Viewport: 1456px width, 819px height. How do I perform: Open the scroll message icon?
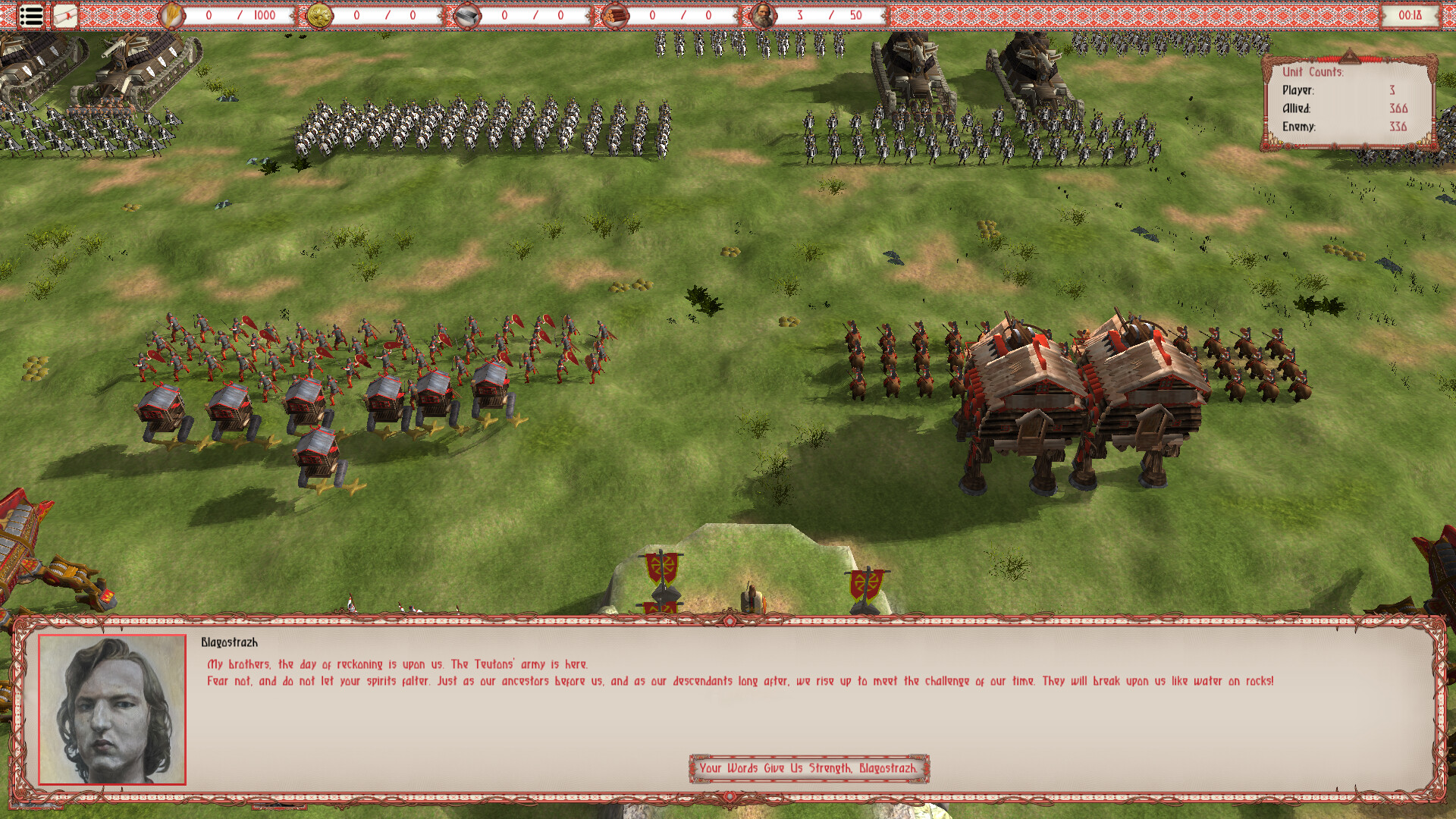coord(64,14)
